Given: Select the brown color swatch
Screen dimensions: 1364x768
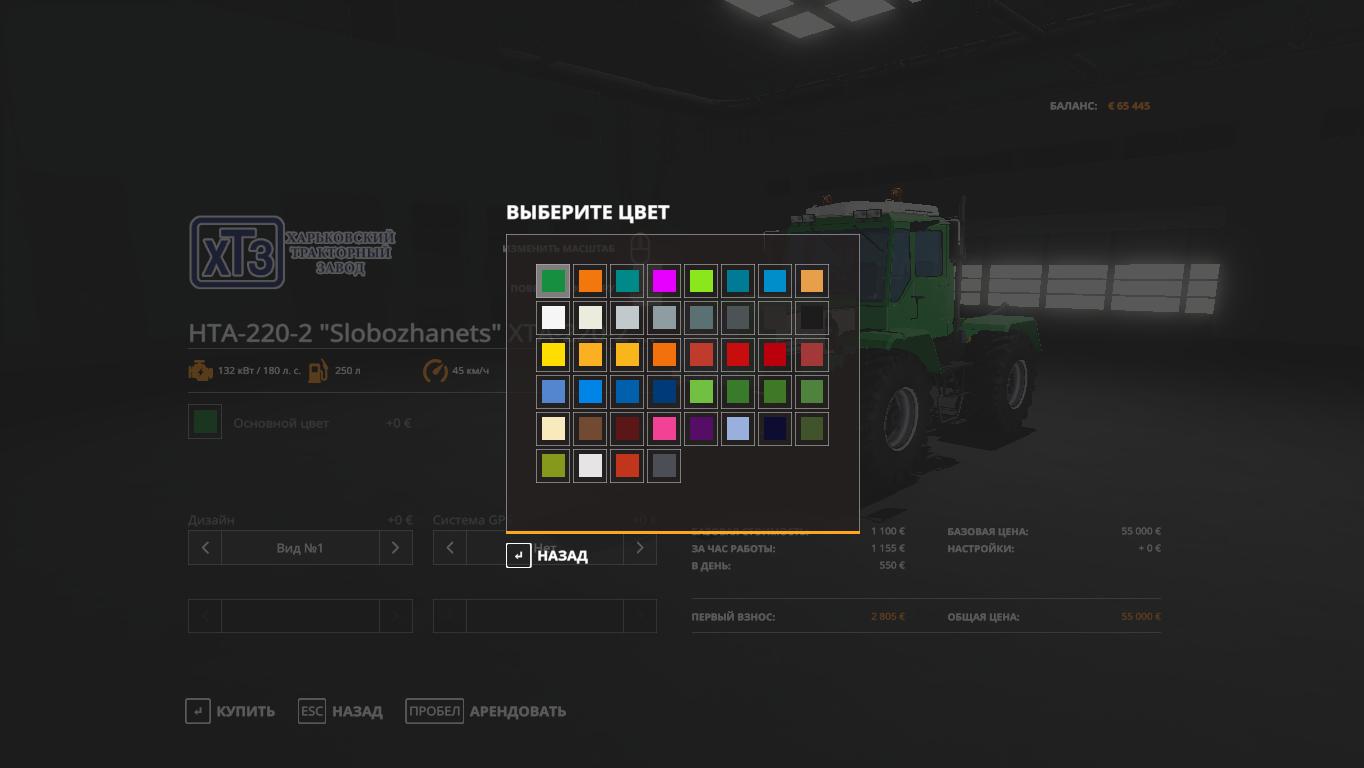Looking at the screenshot, I should (x=590, y=428).
